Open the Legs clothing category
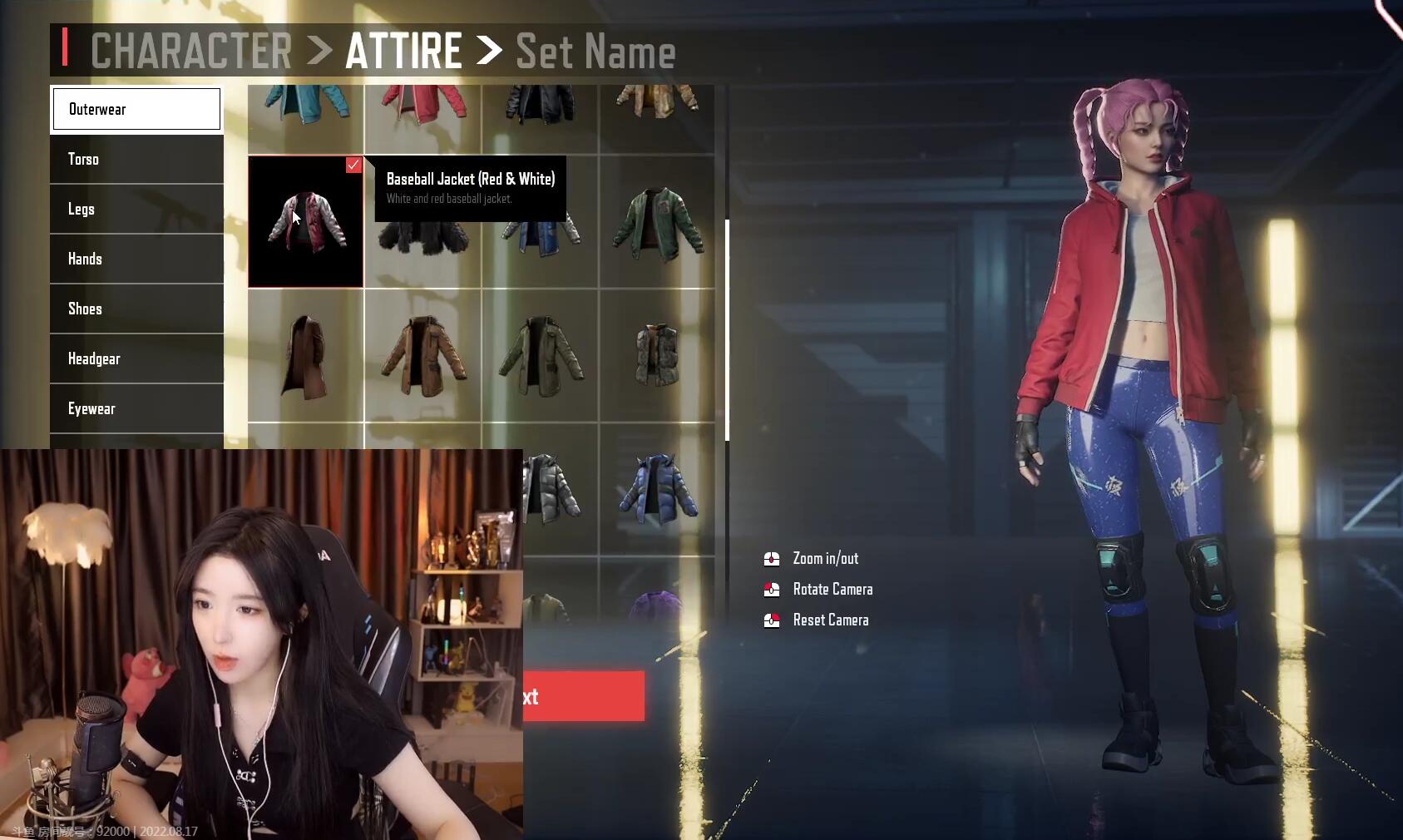This screenshot has height=840, width=1403. [136, 209]
